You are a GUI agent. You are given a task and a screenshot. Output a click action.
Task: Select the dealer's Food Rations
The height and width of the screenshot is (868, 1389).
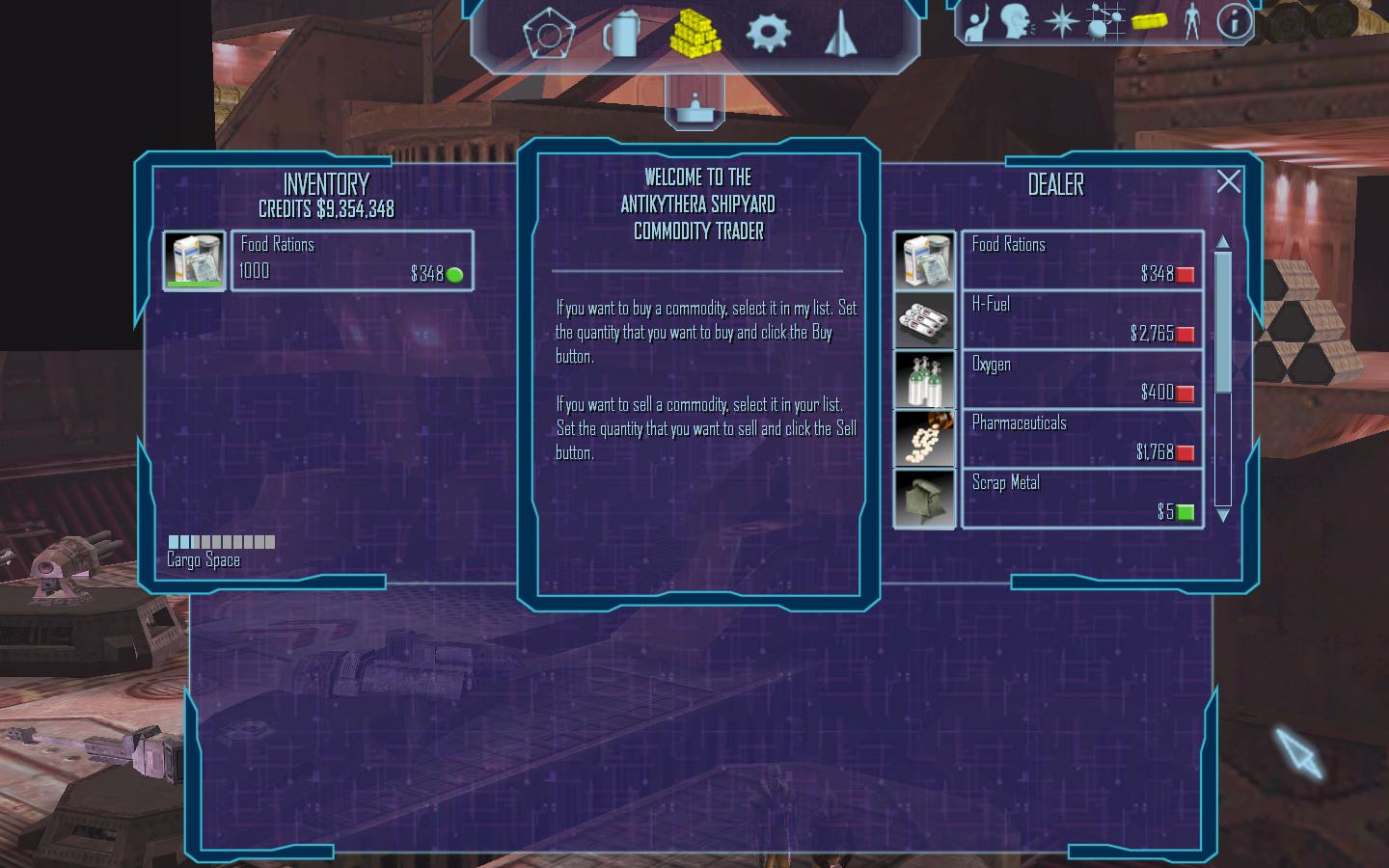tap(1081, 260)
